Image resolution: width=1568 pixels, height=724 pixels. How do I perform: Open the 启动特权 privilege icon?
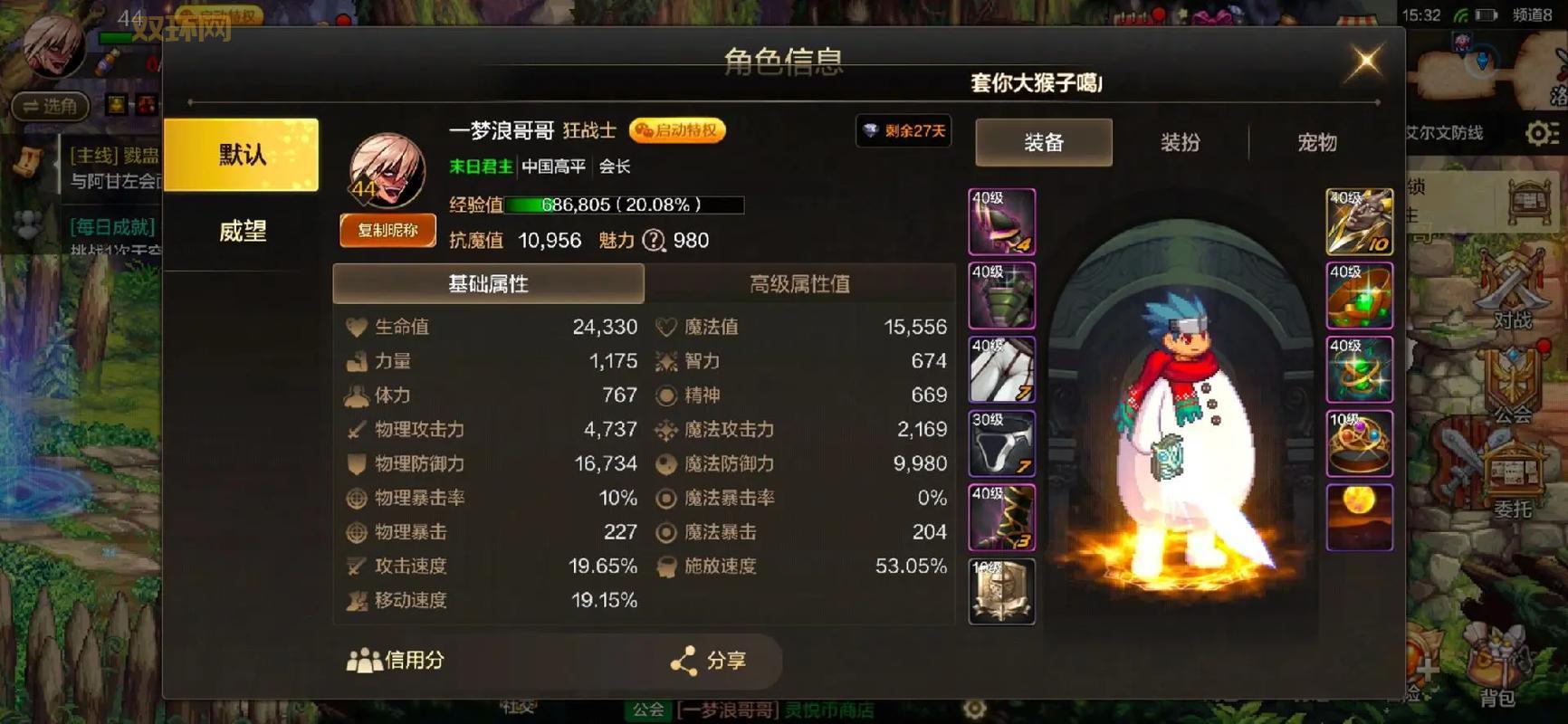click(676, 130)
